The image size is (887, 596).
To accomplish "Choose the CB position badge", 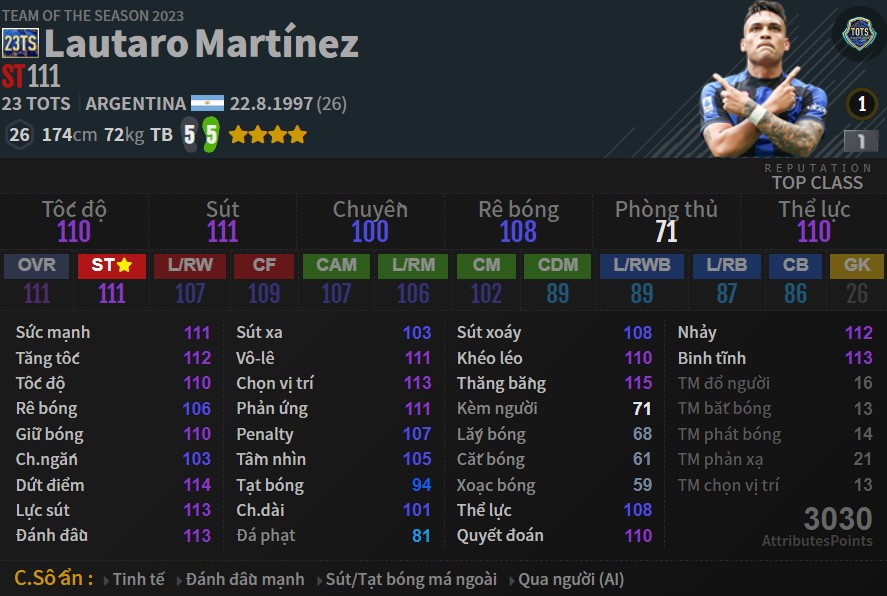I will pyautogui.click(x=795, y=266).
